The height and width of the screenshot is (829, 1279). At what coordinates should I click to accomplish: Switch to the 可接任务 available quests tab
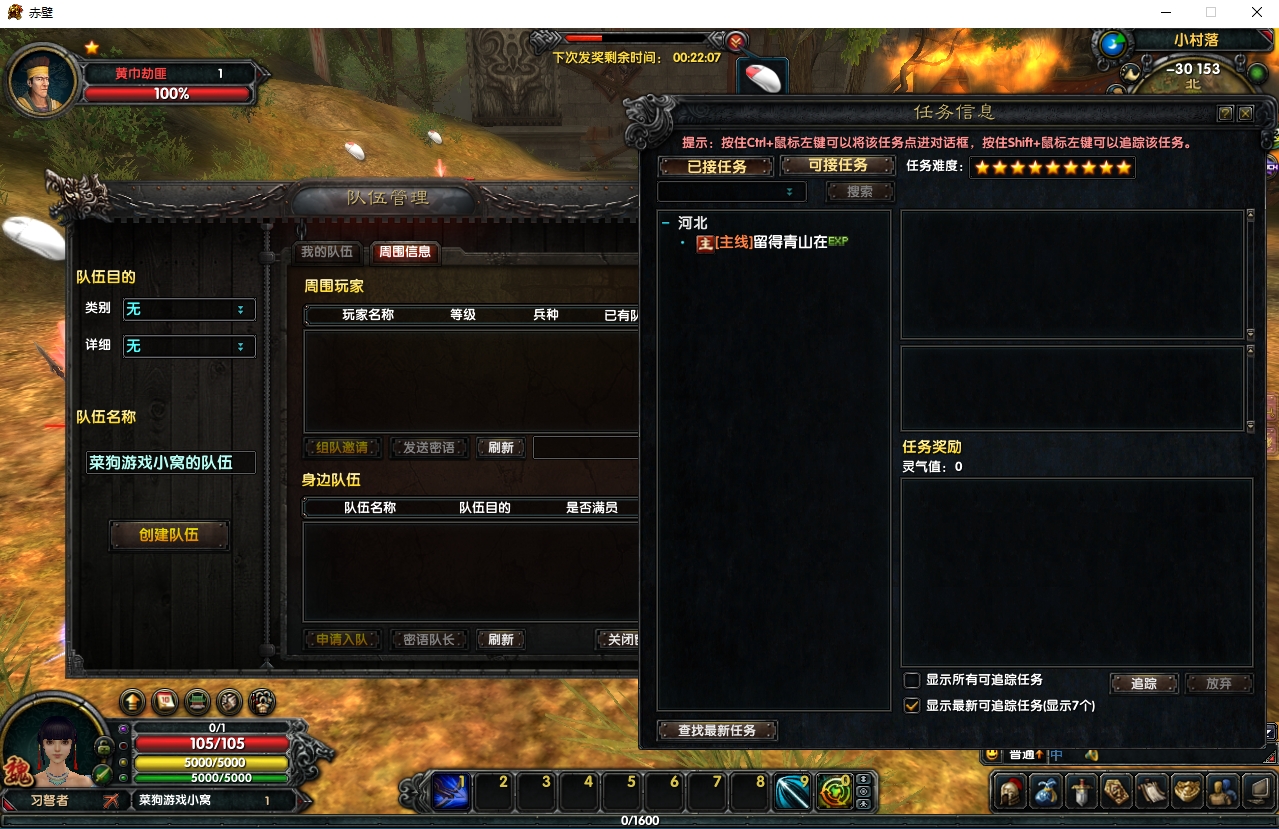pyautogui.click(x=837, y=165)
